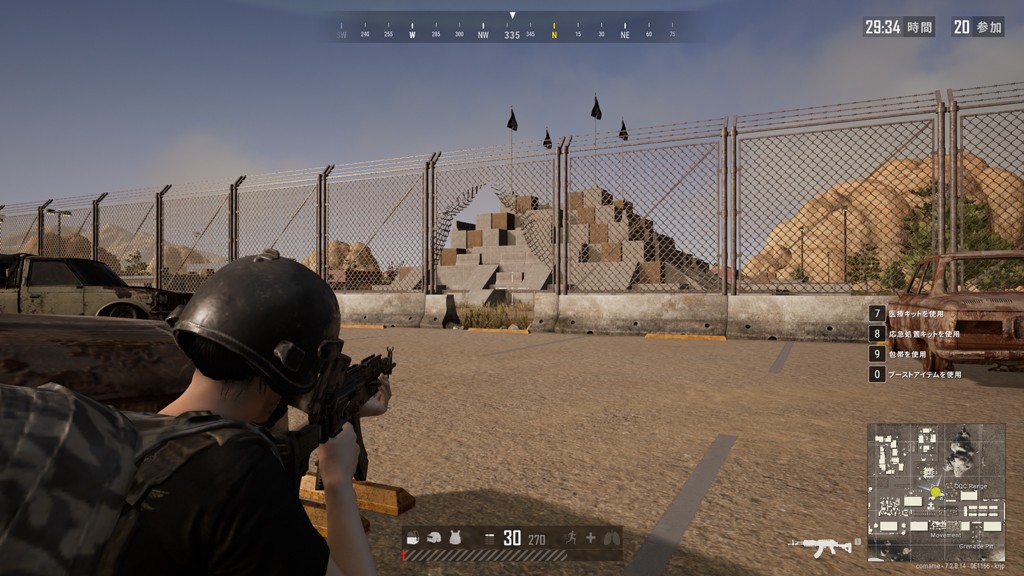Click the armor vest equipment icon

pyautogui.click(x=455, y=538)
